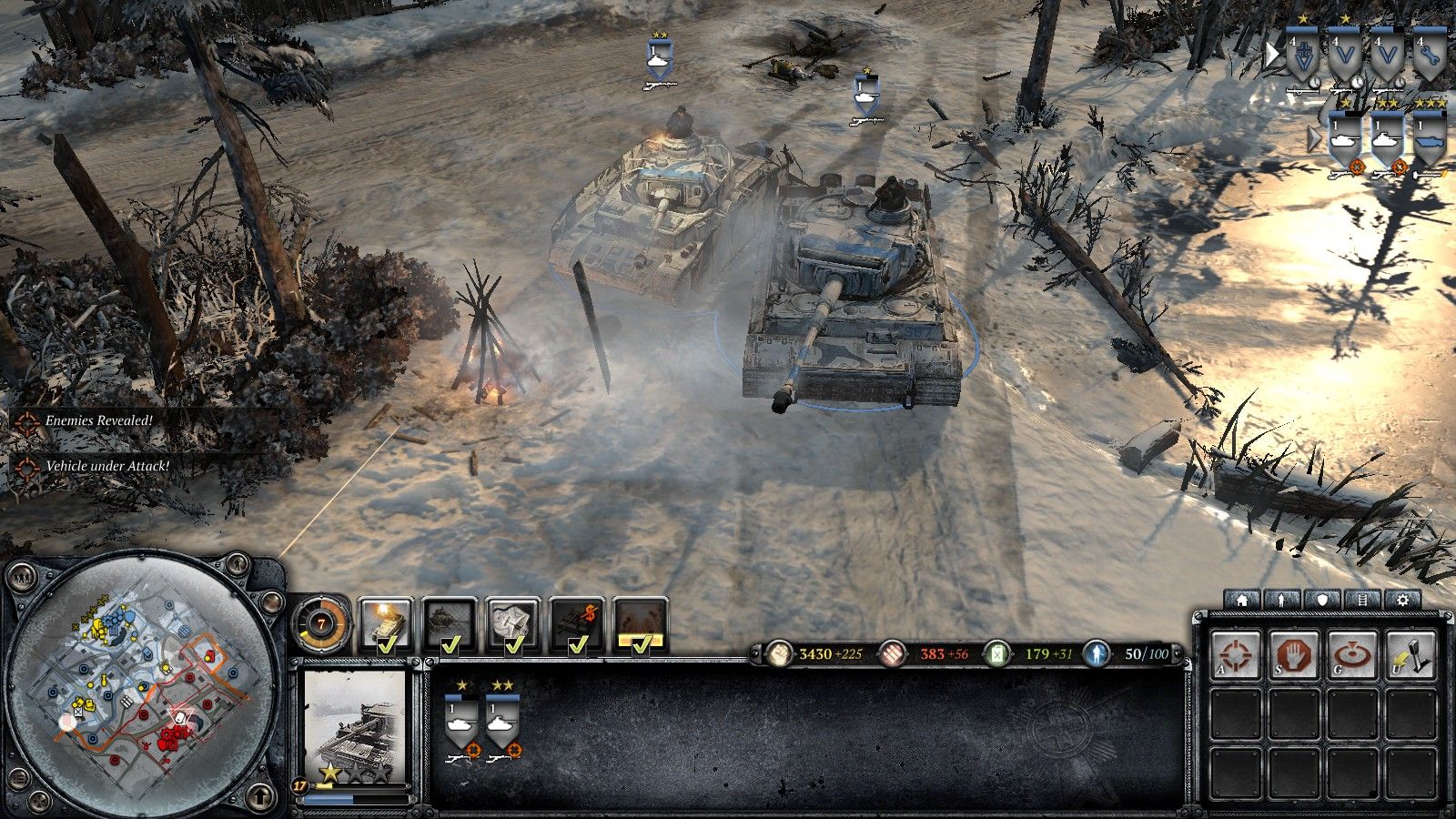The height and width of the screenshot is (819, 1456).
Task: Open the commander points dial showing 7
Action: pyautogui.click(x=321, y=625)
